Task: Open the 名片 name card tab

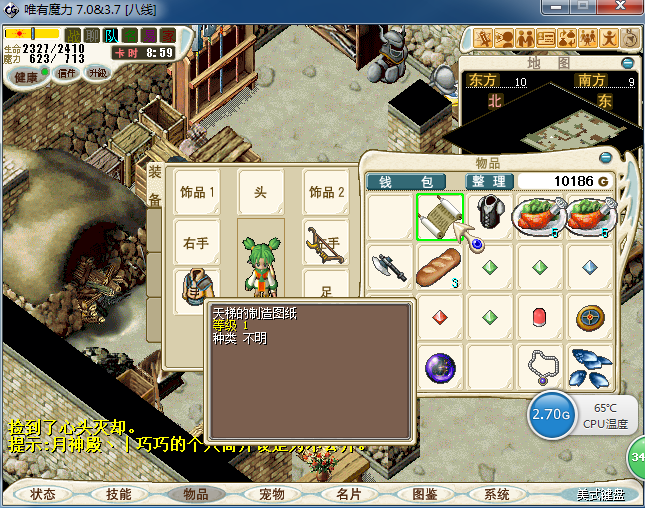Action: (x=348, y=494)
